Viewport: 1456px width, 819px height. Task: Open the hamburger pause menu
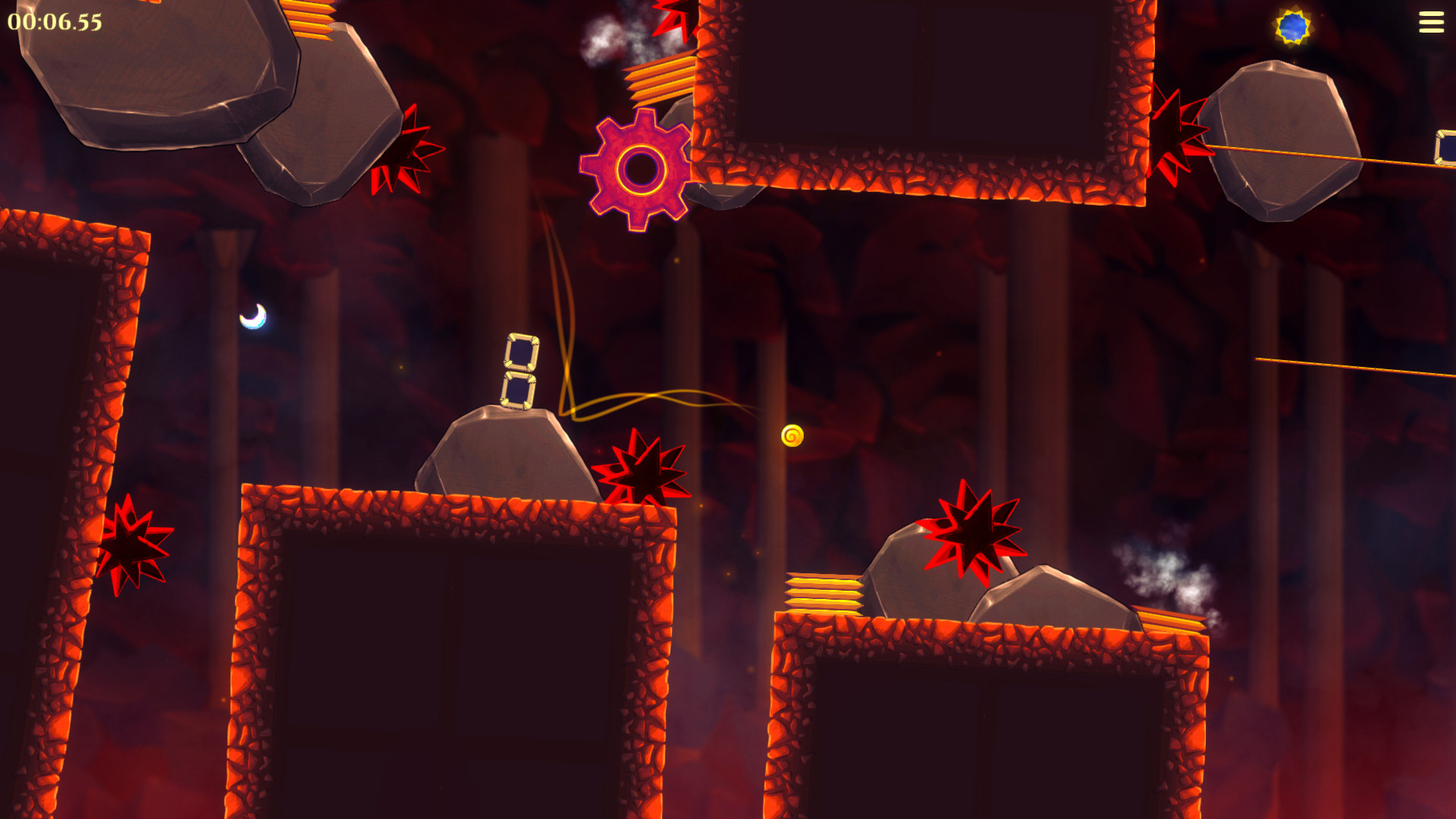1432,21
